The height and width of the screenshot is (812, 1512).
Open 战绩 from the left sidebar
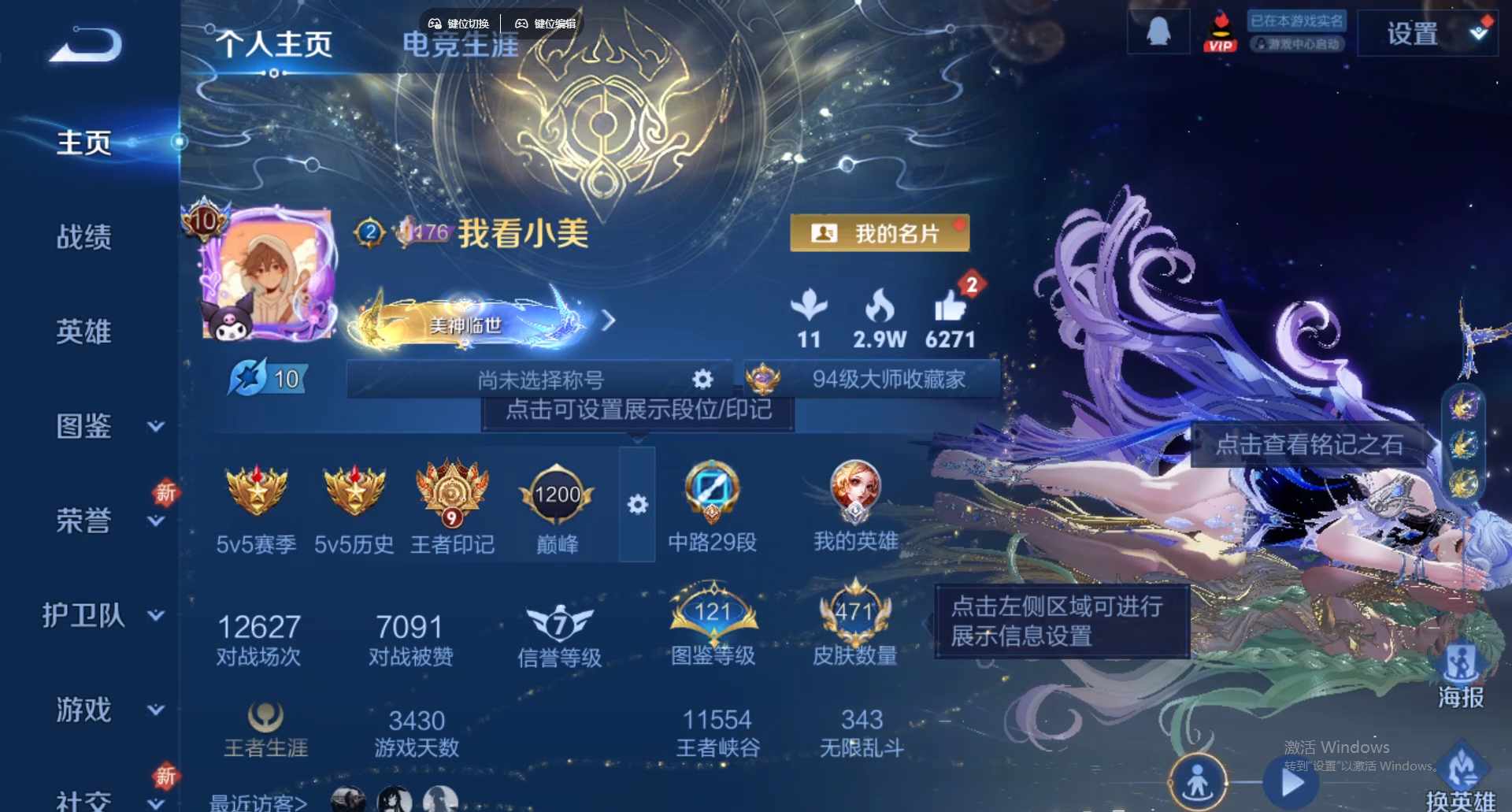(x=86, y=236)
